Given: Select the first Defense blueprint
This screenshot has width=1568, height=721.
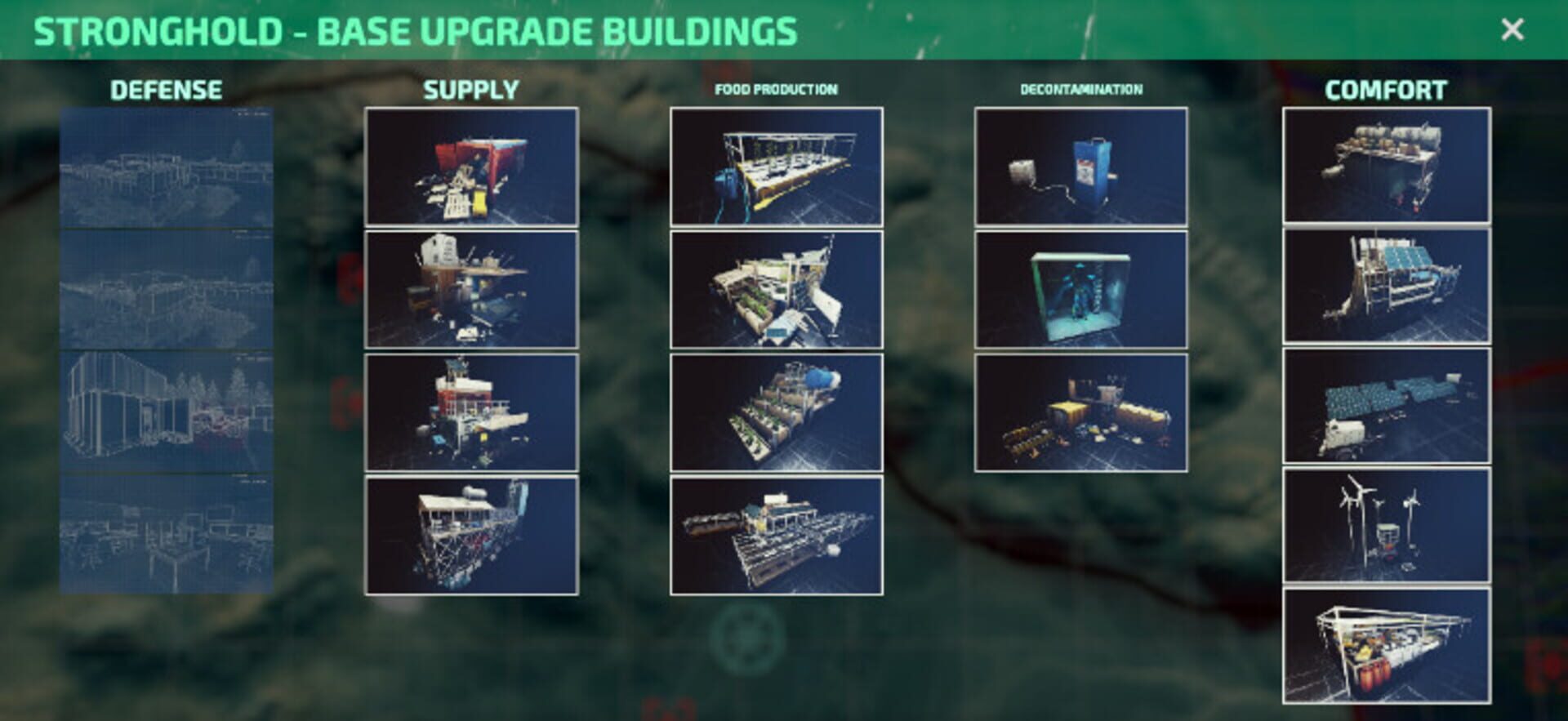Looking at the screenshot, I should point(167,167).
